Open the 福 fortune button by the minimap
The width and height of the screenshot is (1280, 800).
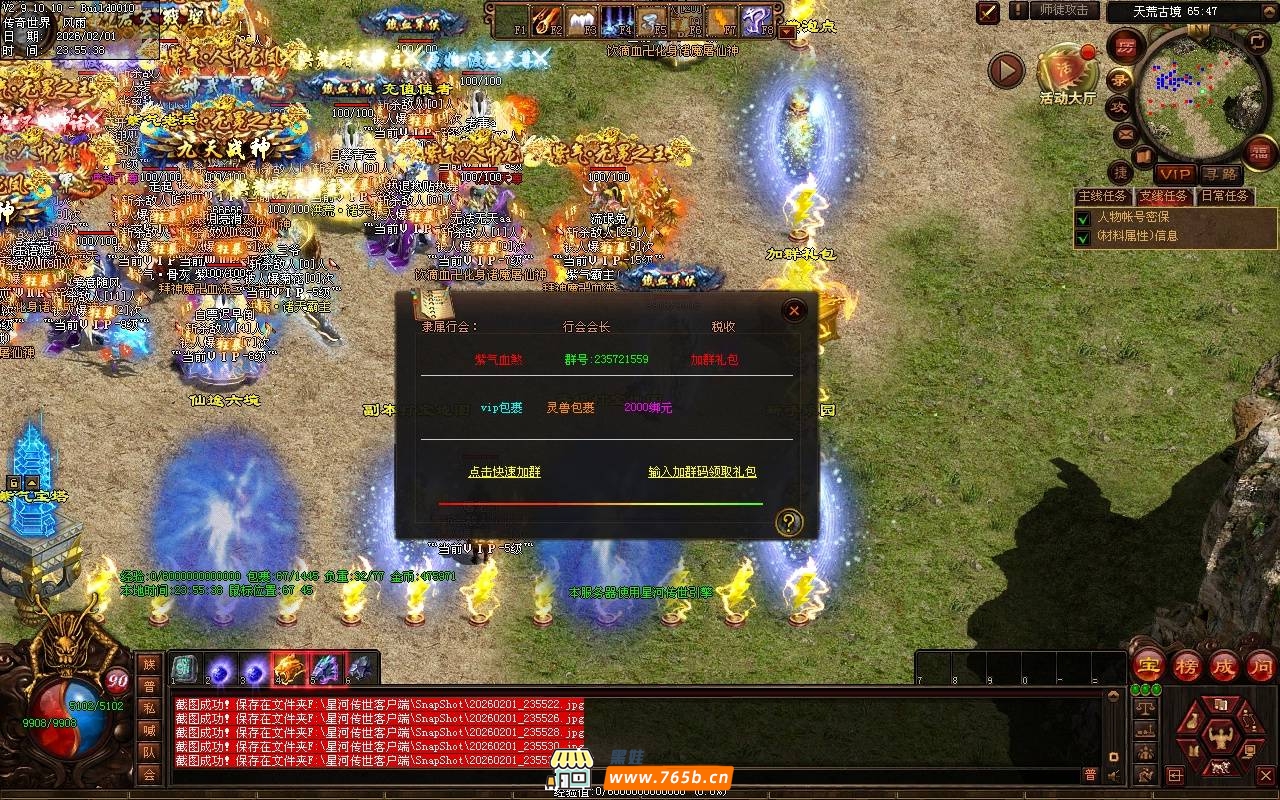[1261, 152]
